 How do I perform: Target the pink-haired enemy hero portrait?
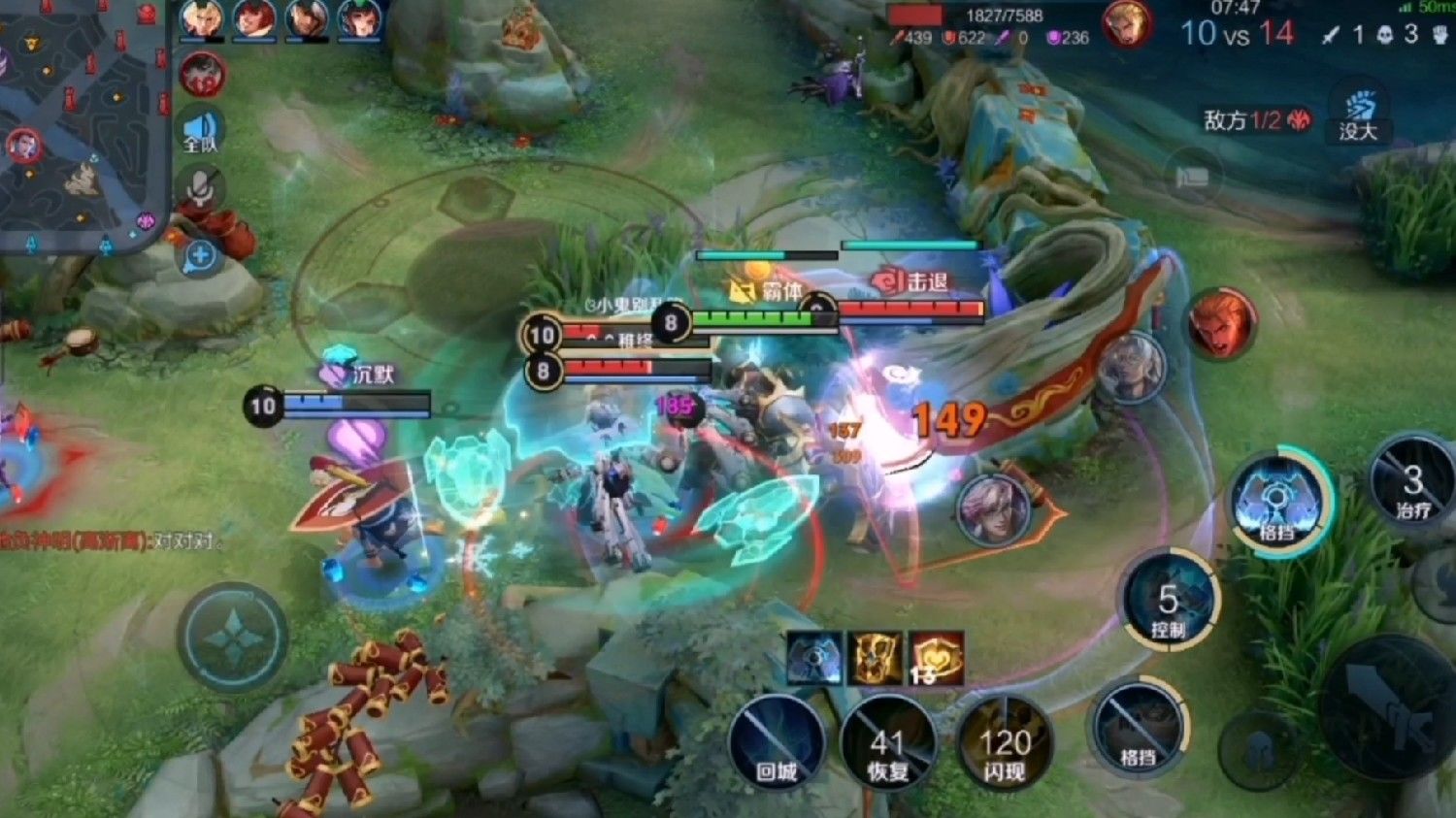point(993,509)
